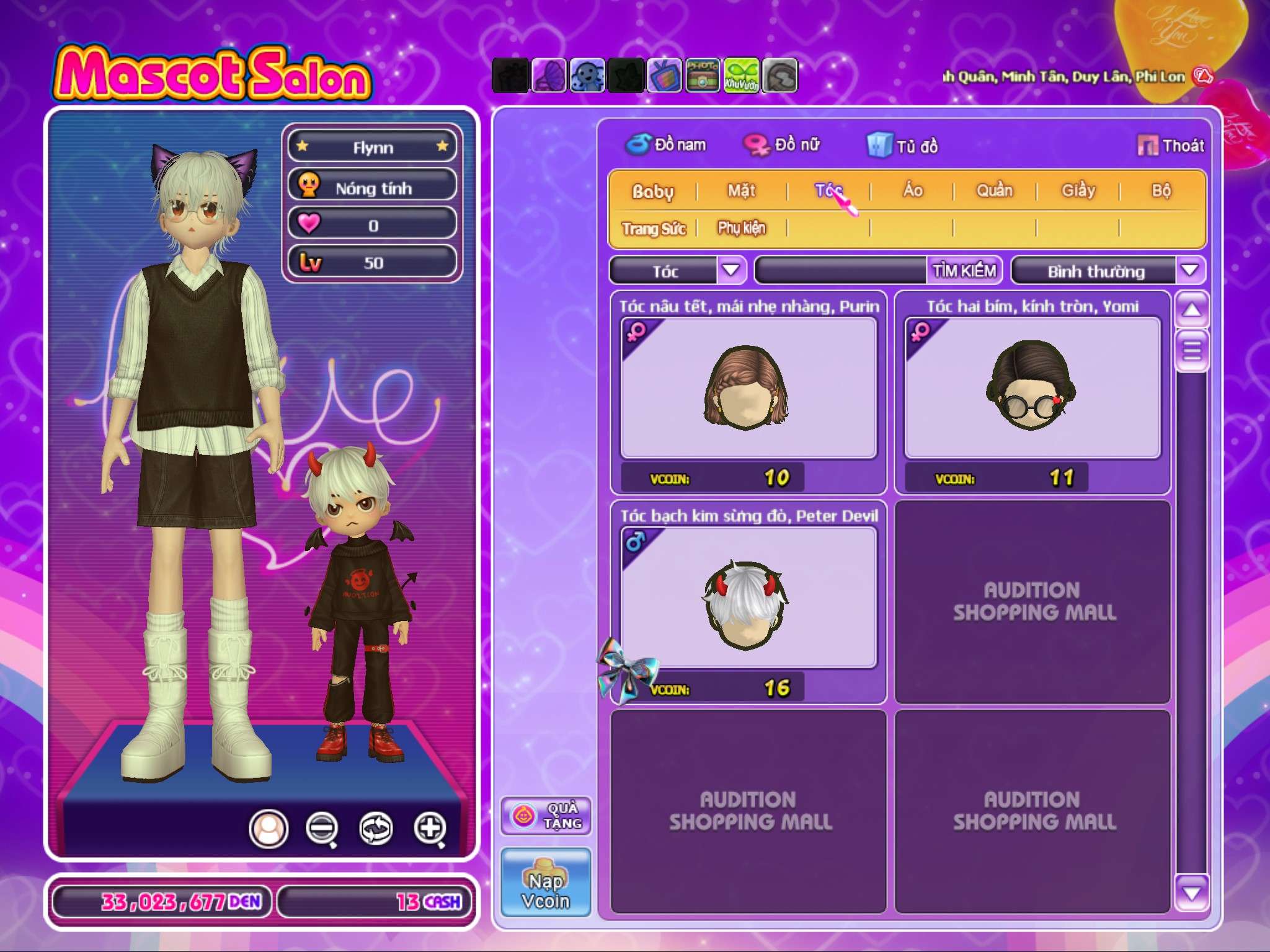Expand the Bình thường sort dropdown
This screenshot has height=952, width=1270.
point(1189,270)
